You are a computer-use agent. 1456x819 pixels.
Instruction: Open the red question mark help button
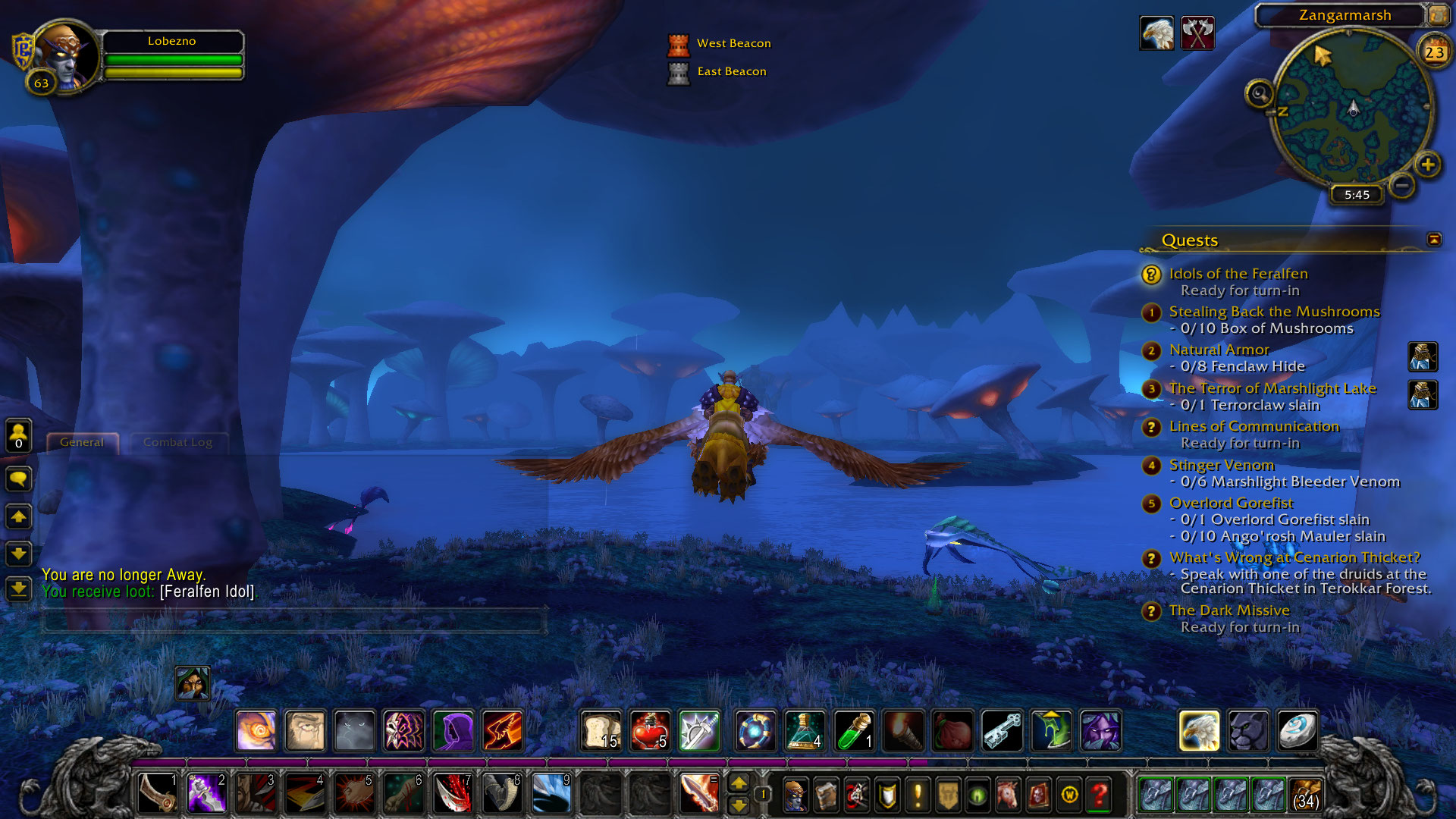pos(1099,795)
